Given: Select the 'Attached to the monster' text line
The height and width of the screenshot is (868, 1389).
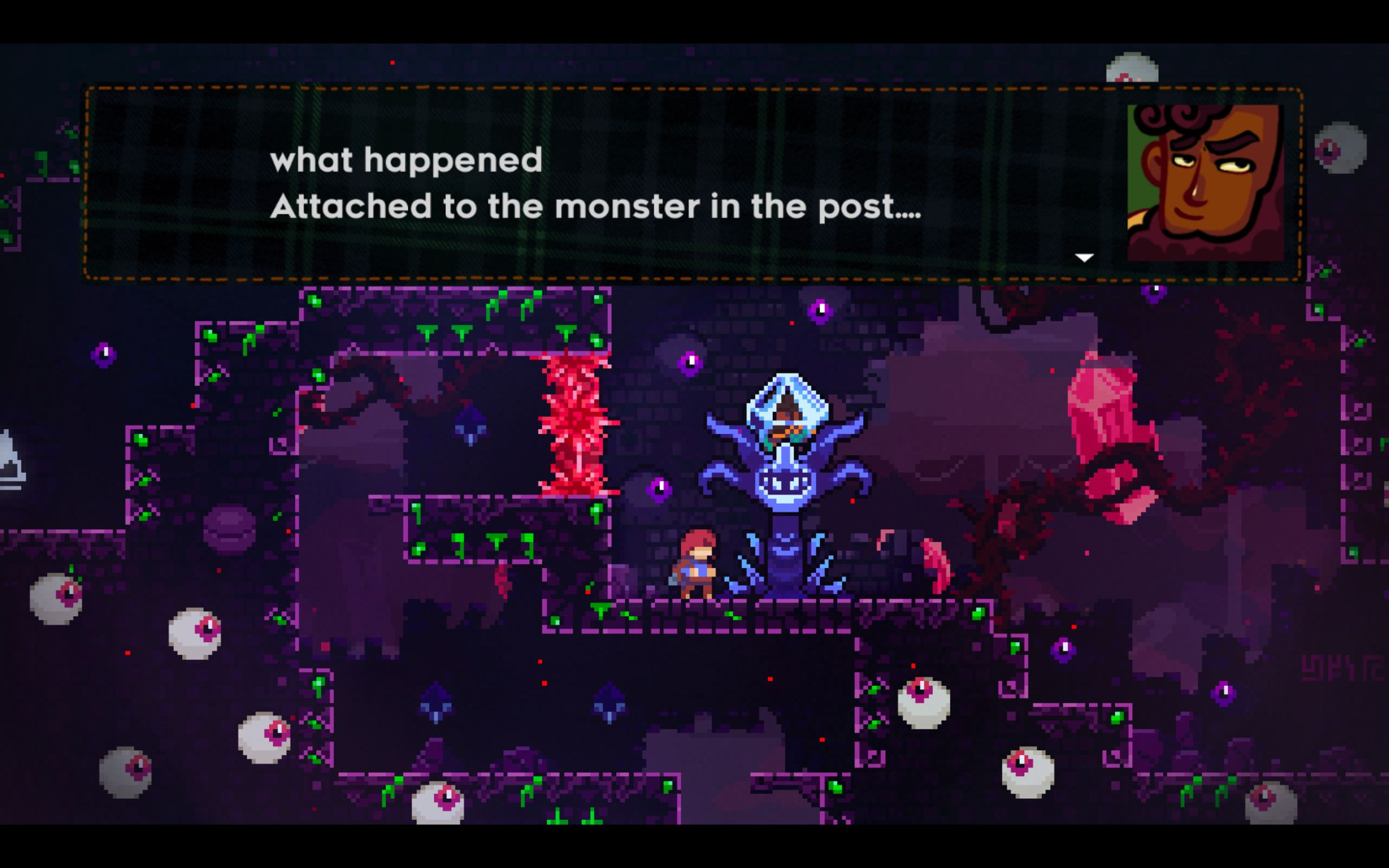Looking at the screenshot, I should 595,207.
